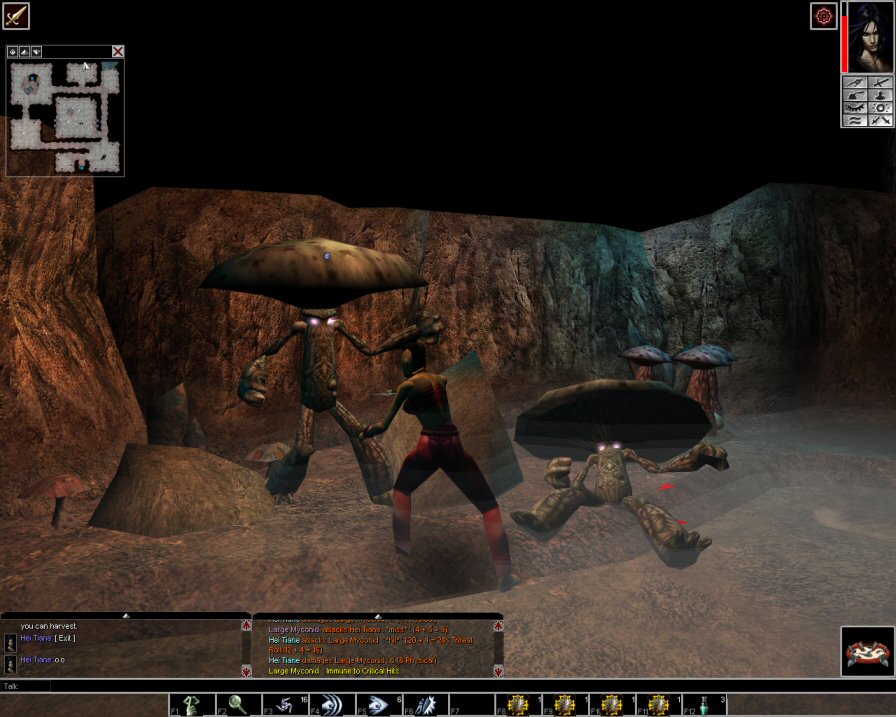896x717 pixels.
Task: Open the options panel with the eyelash icon
Action: pos(854,107)
